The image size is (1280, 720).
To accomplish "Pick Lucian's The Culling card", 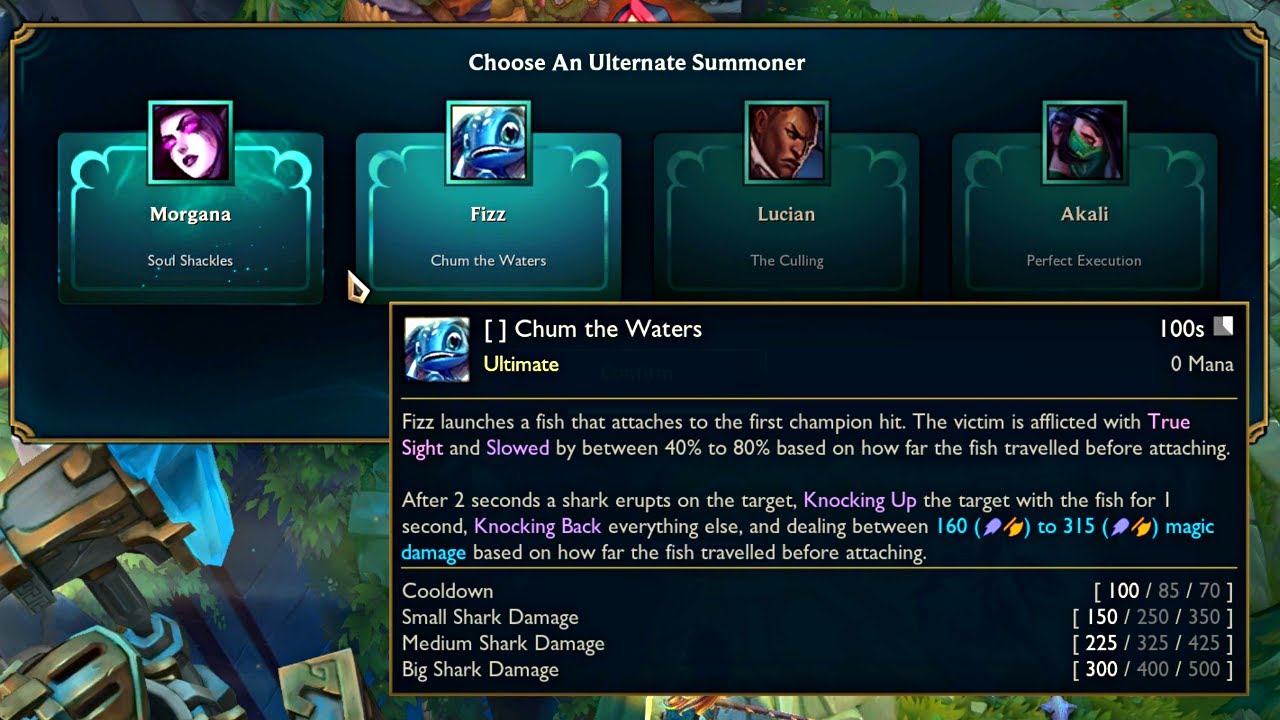I will (x=786, y=218).
